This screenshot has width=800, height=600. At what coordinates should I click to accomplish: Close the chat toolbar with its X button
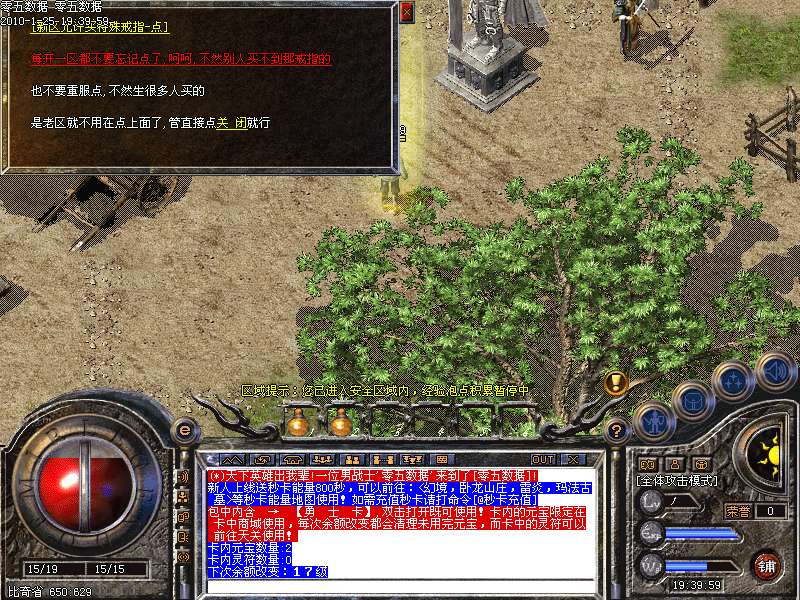(x=574, y=459)
